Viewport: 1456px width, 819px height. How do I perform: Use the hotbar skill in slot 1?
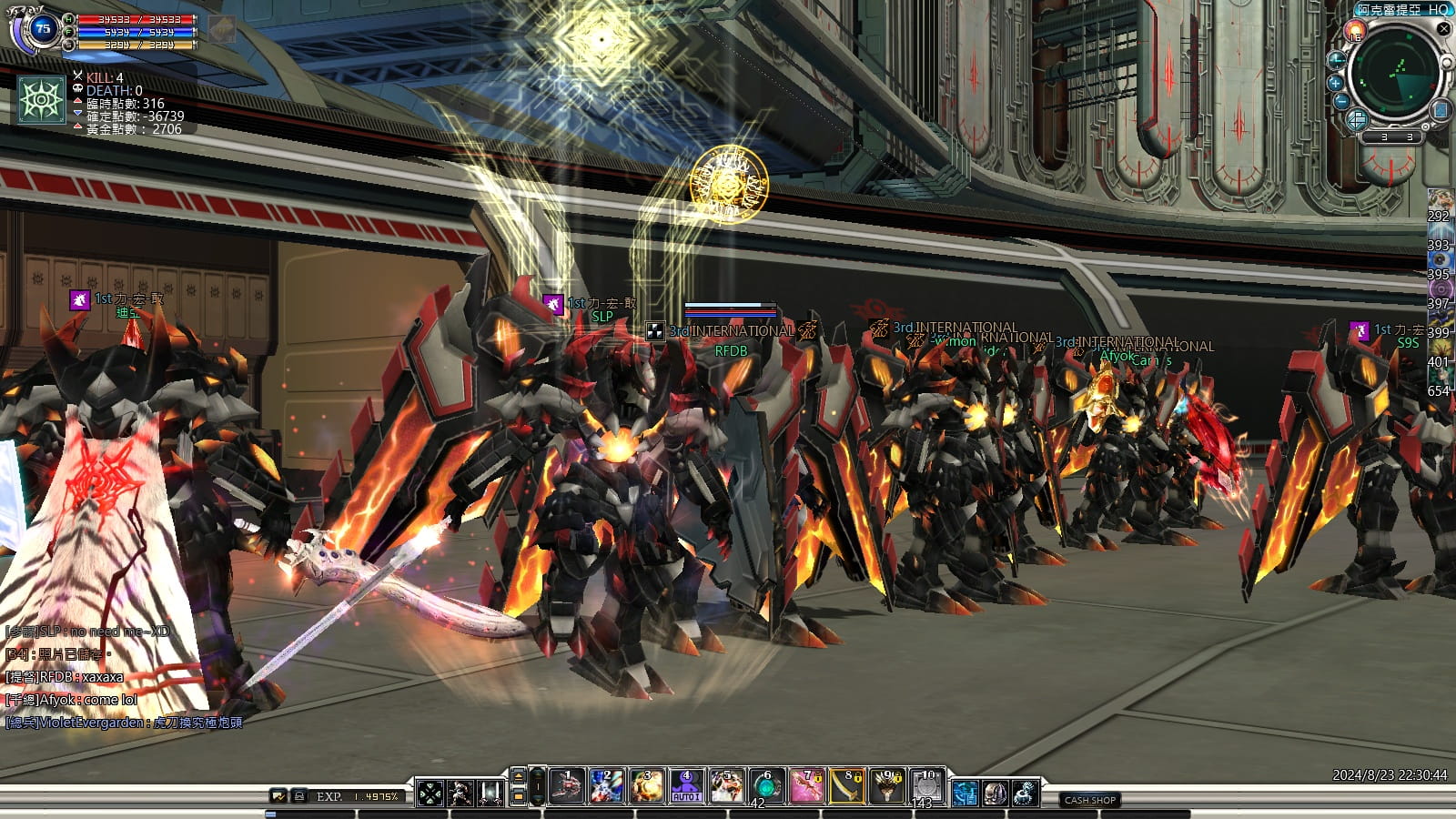(566, 787)
